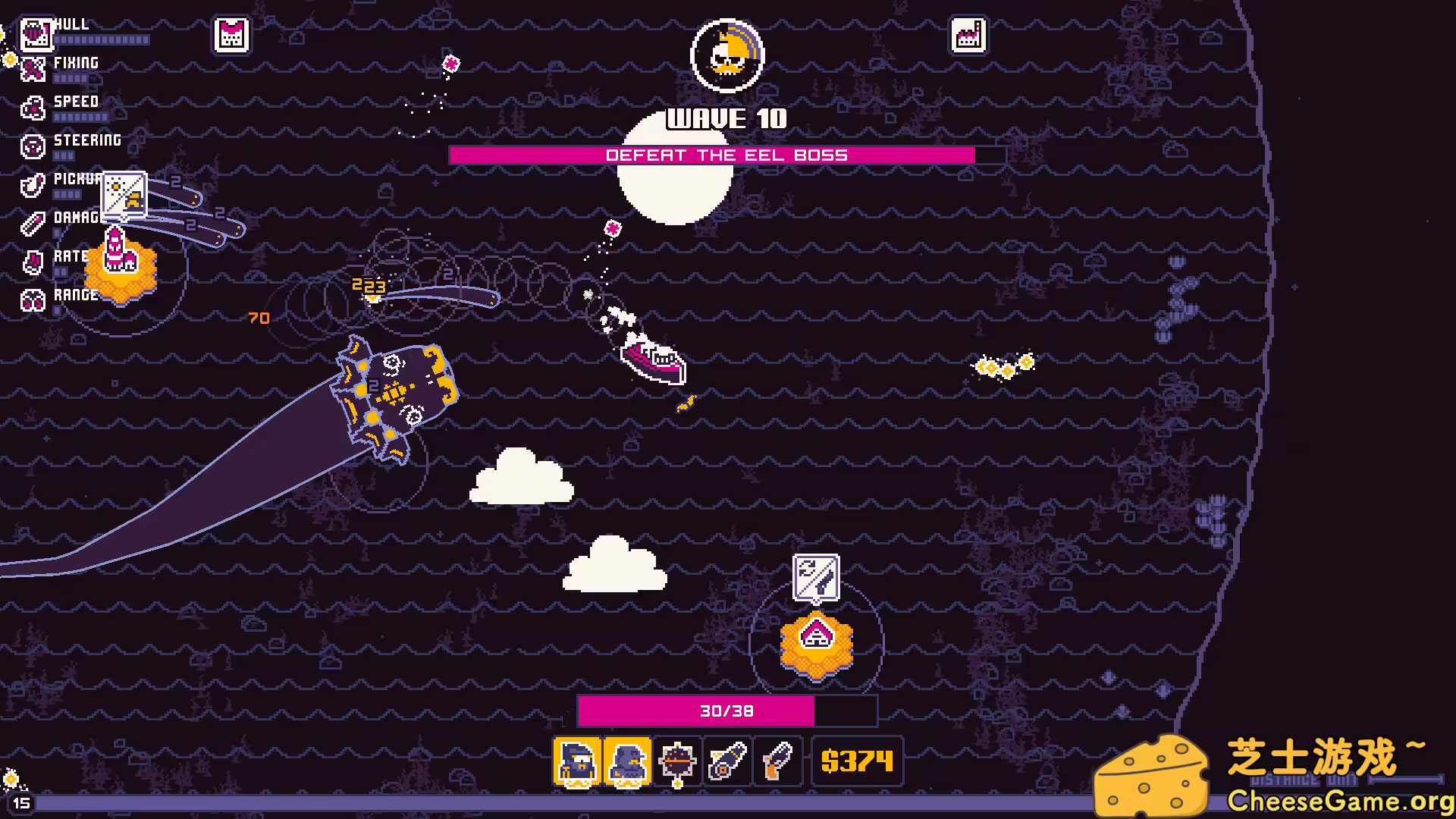Viewport: 1456px width, 819px height.
Task: Click the factory icon near the map's right edge
Action: pos(969,36)
